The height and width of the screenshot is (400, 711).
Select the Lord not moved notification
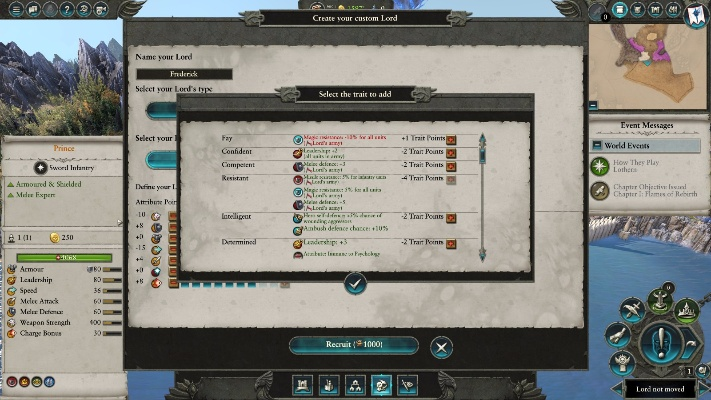pos(666,389)
